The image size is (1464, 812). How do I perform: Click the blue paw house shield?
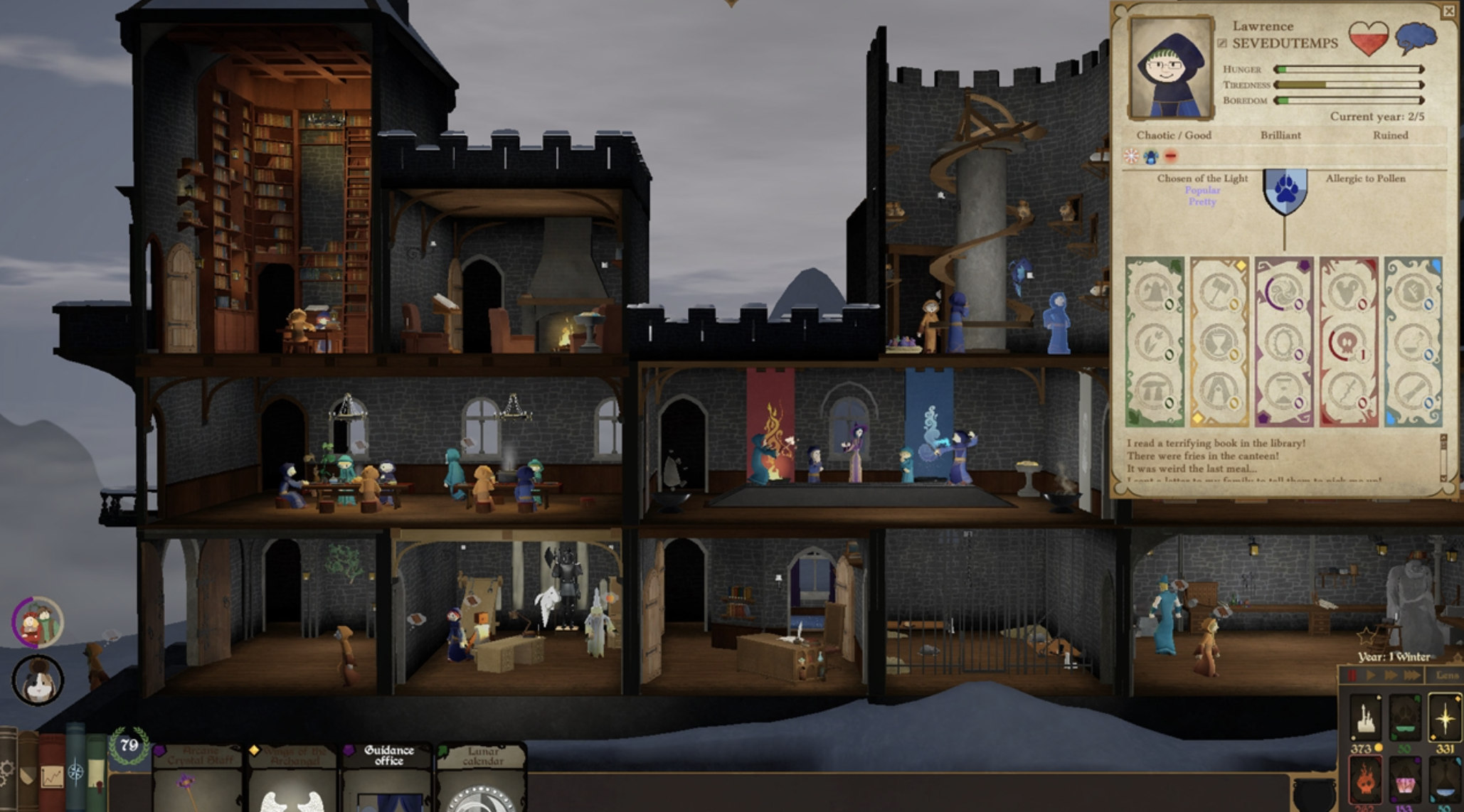click(x=1285, y=190)
